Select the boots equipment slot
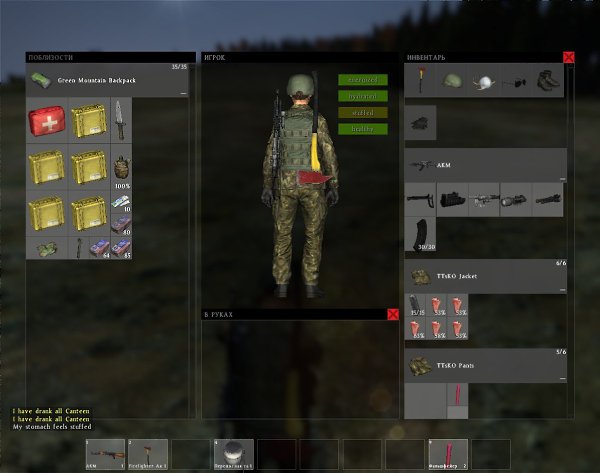Image resolution: width=600 pixels, height=473 pixels. point(547,81)
